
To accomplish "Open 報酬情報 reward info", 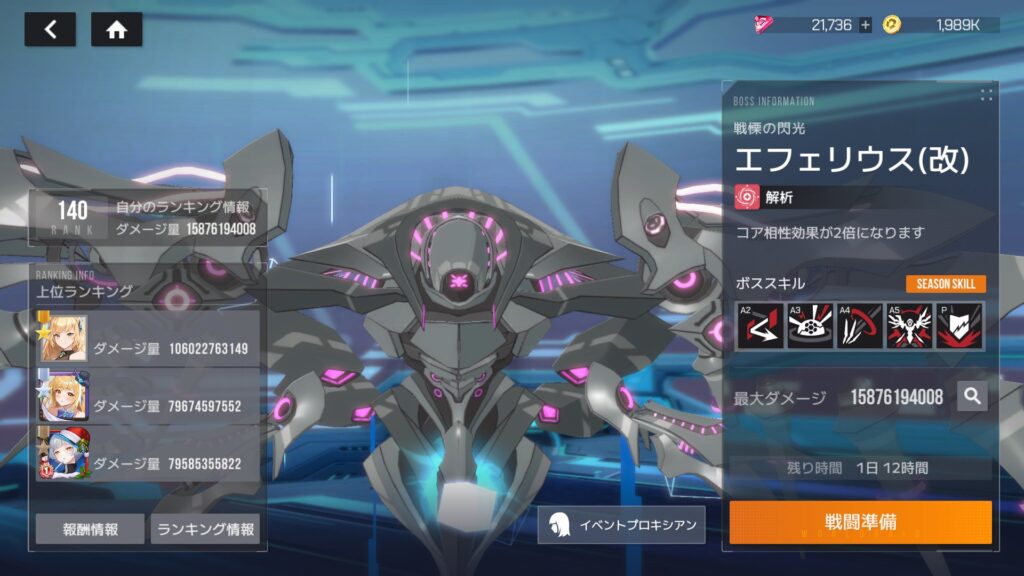I will [x=90, y=529].
